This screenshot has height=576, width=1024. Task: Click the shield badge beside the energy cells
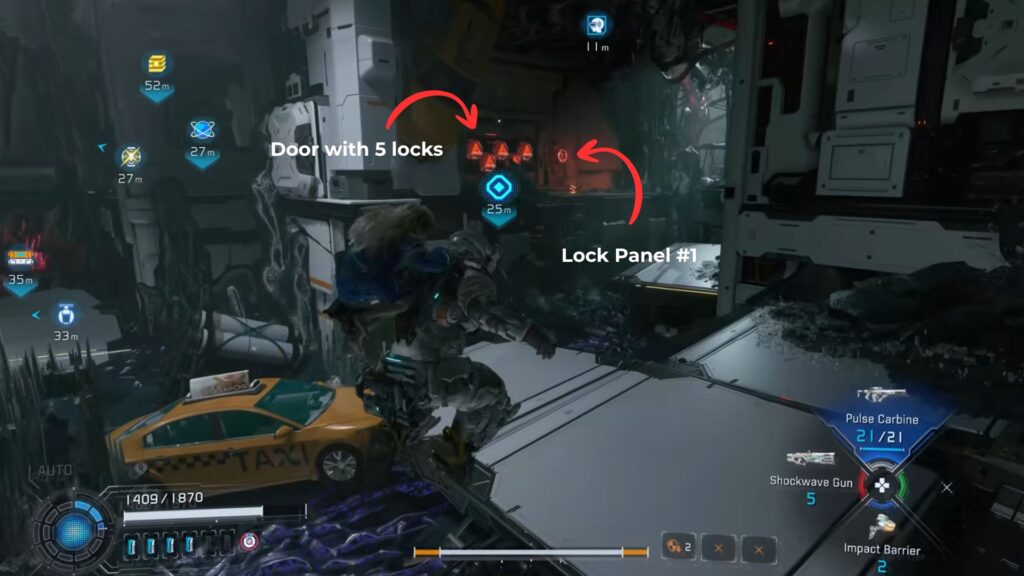coord(249,541)
